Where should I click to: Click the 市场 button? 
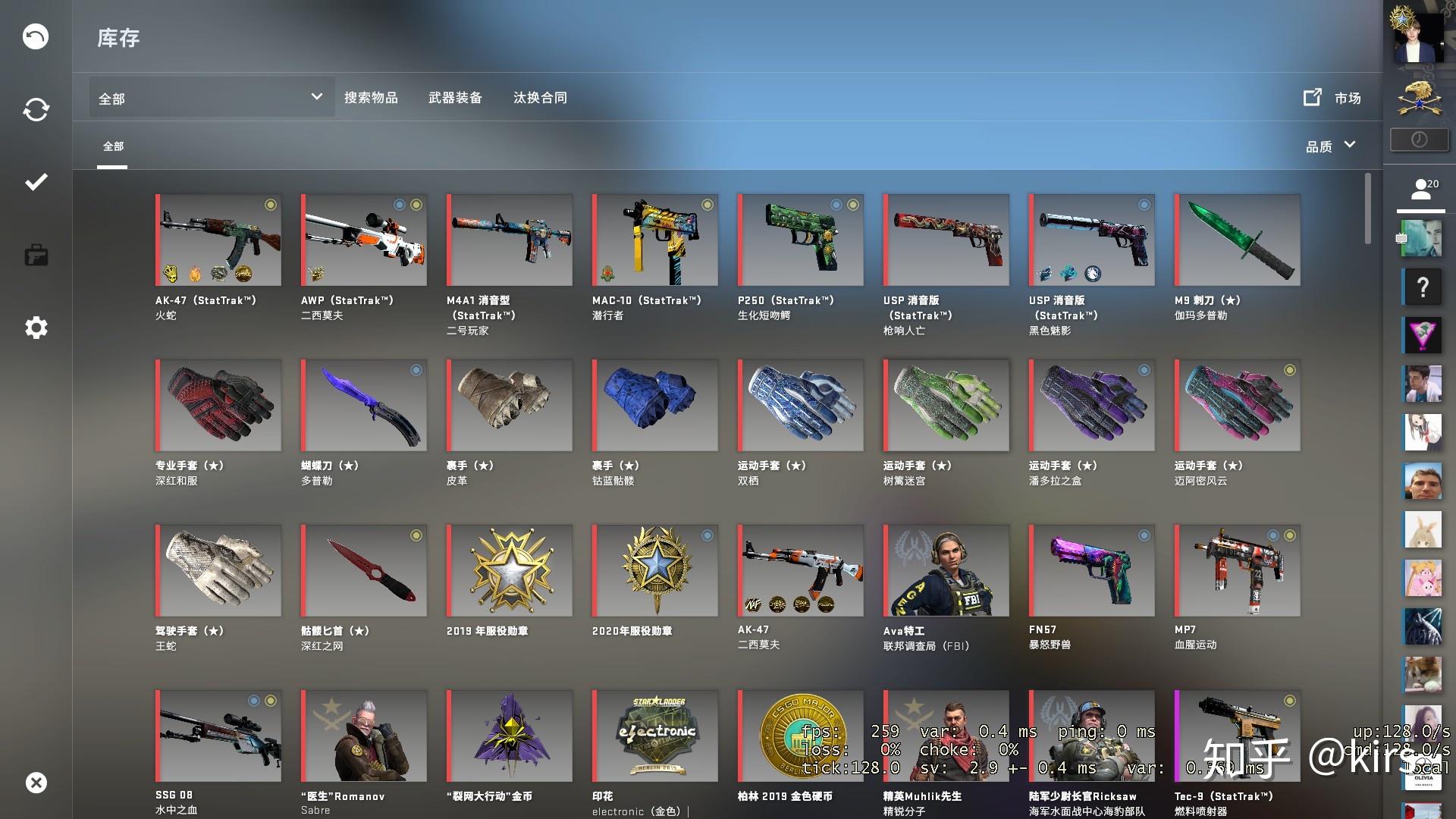tap(1348, 98)
